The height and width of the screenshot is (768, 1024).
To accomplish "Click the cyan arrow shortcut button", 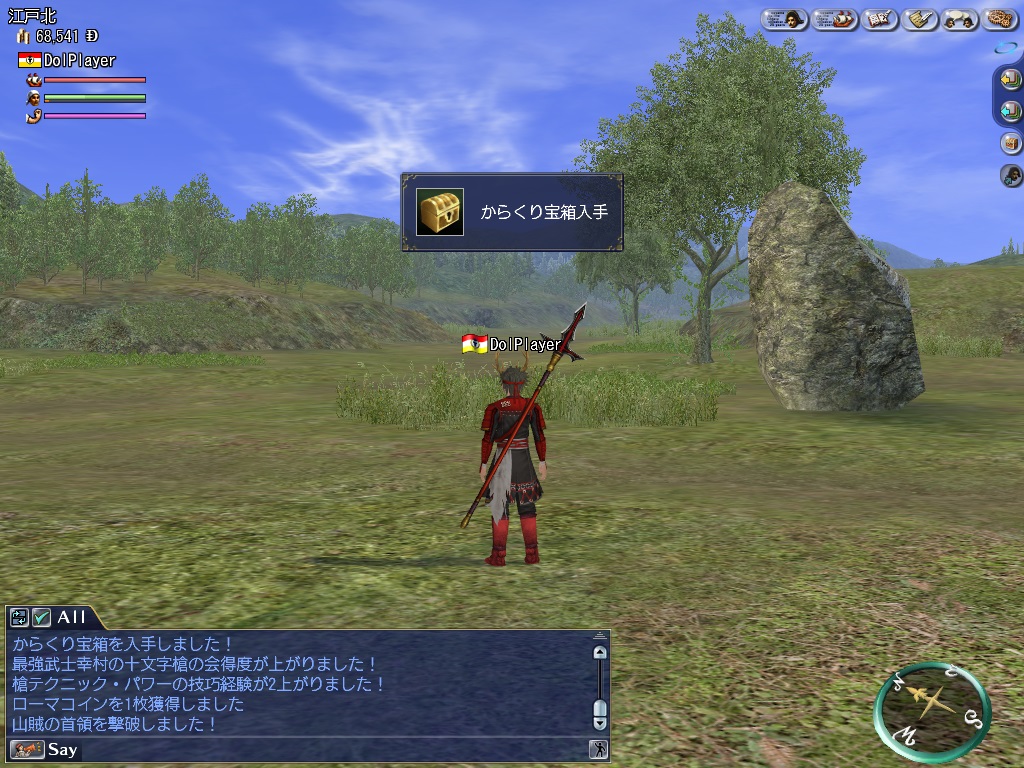I will click(x=1010, y=111).
